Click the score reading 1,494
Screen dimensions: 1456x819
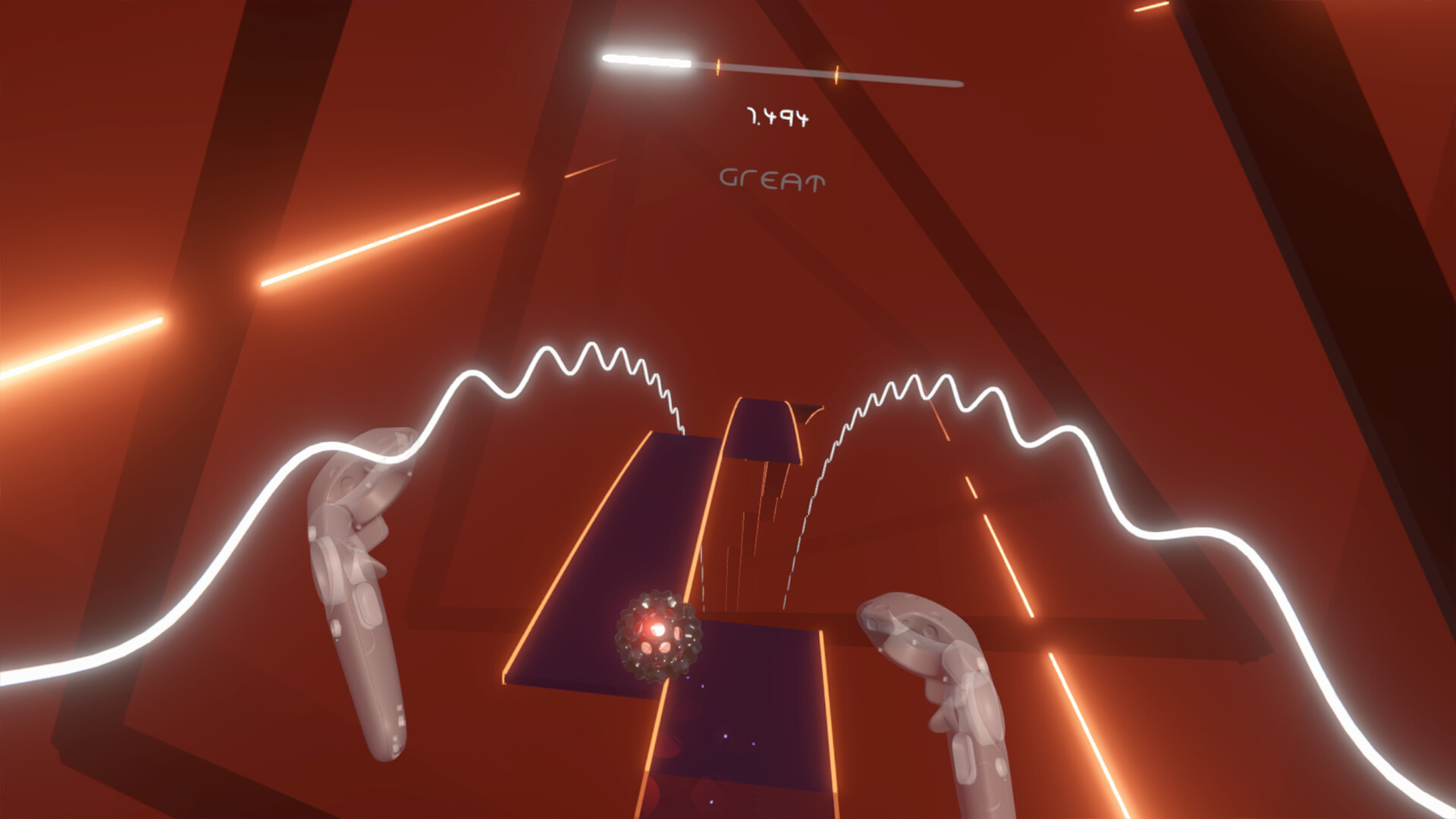click(x=778, y=118)
